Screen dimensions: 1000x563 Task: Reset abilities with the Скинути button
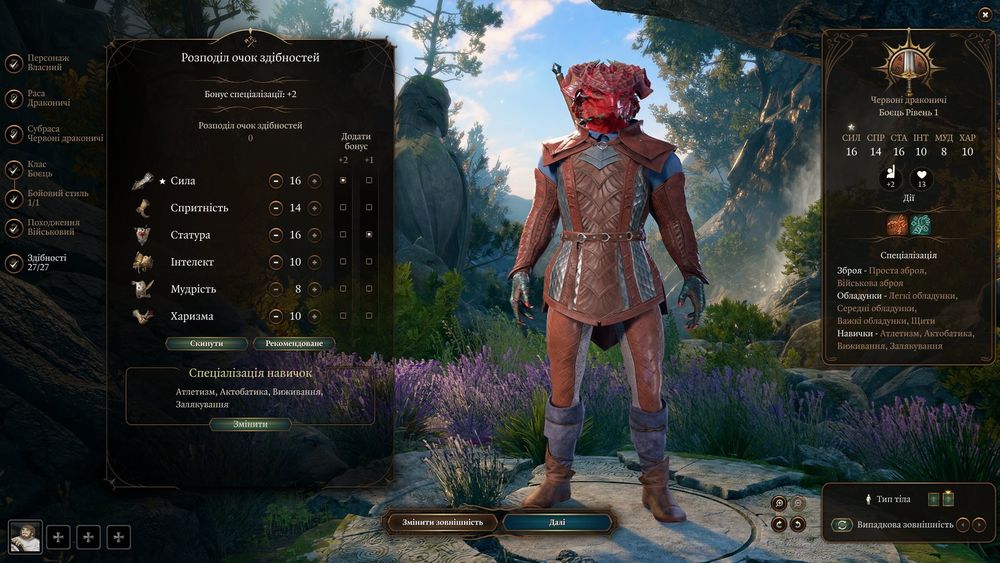tap(207, 343)
